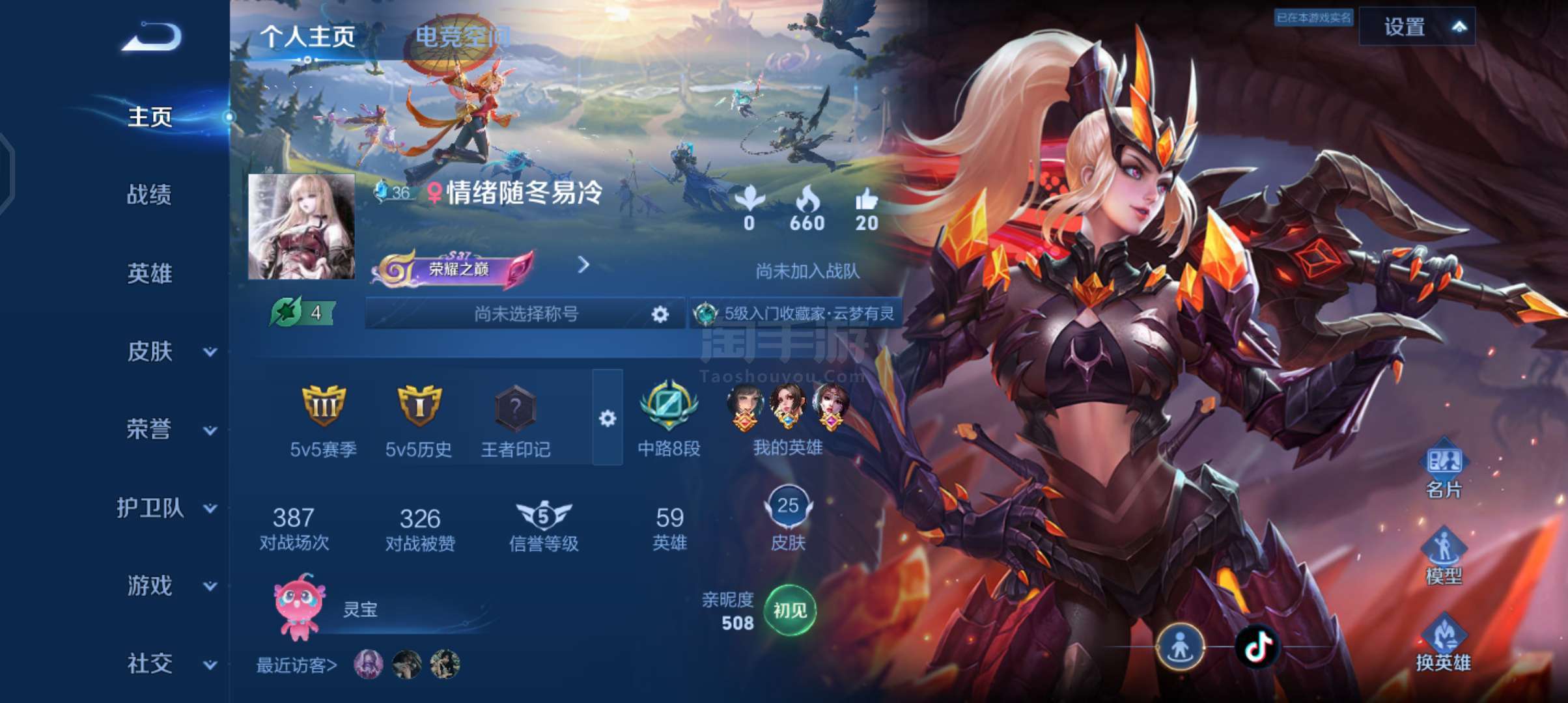The width and height of the screenshot is (1568, 703).
Task: Expand the 游戏 side menu entry
Action: point(169,586)
